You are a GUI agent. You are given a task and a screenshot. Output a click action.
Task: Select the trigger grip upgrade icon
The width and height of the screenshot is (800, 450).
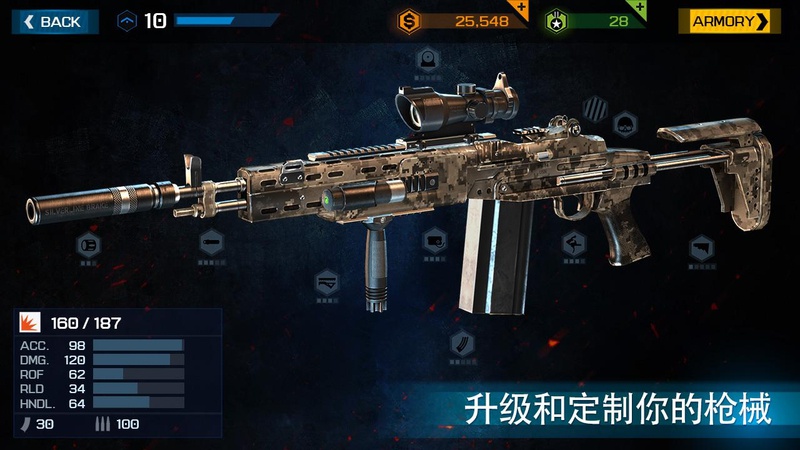[x=575, y=243]
